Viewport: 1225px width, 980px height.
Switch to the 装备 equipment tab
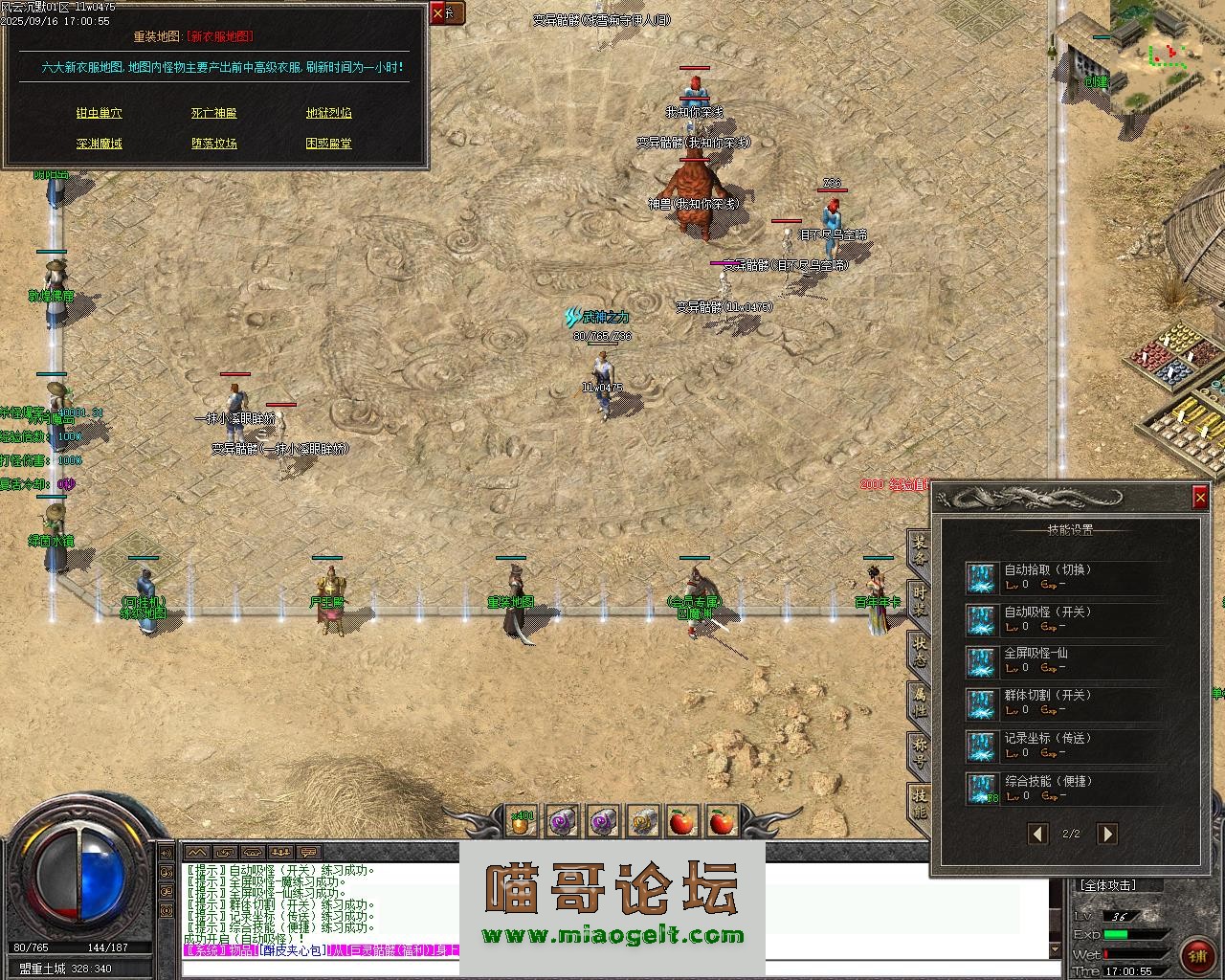coord(919,548)
